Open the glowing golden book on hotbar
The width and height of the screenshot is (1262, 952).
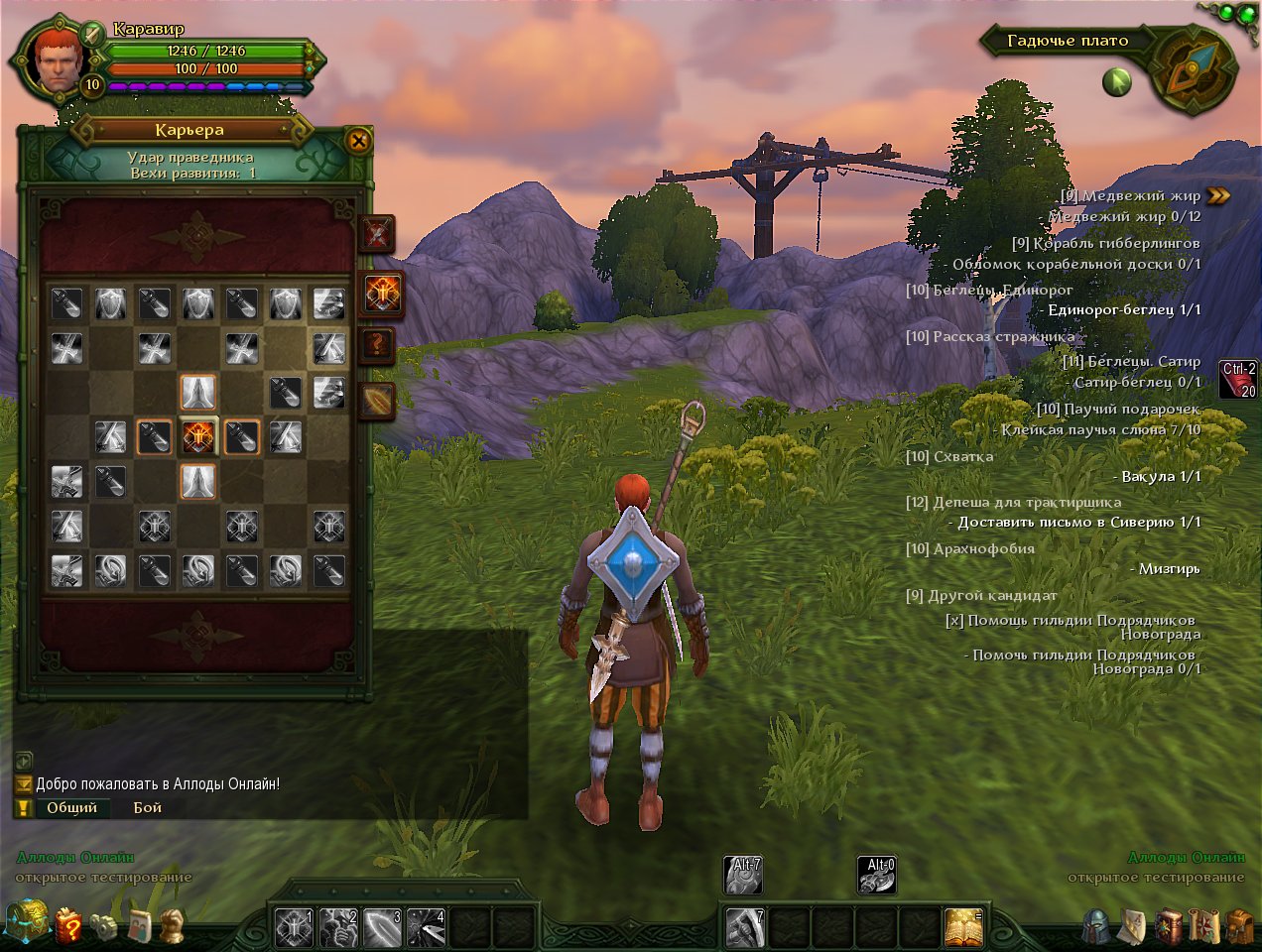point(962,927)
